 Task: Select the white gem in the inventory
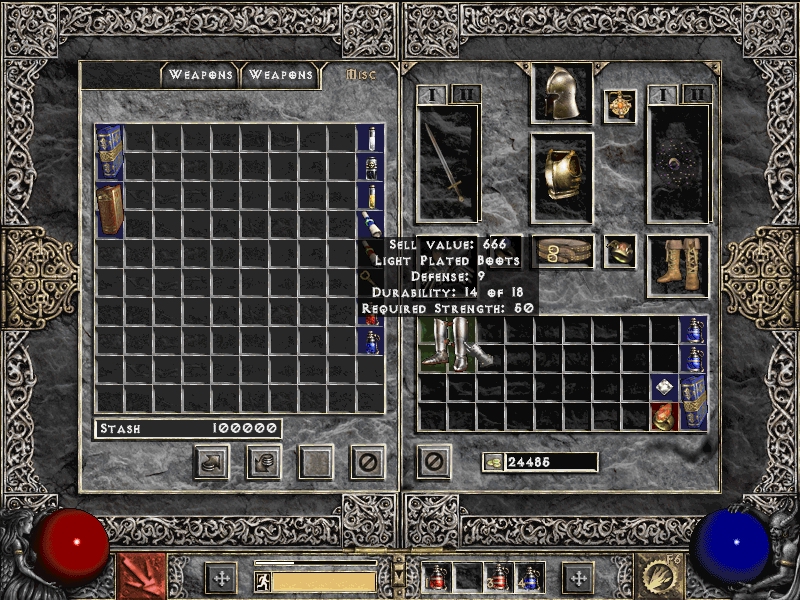664,388
